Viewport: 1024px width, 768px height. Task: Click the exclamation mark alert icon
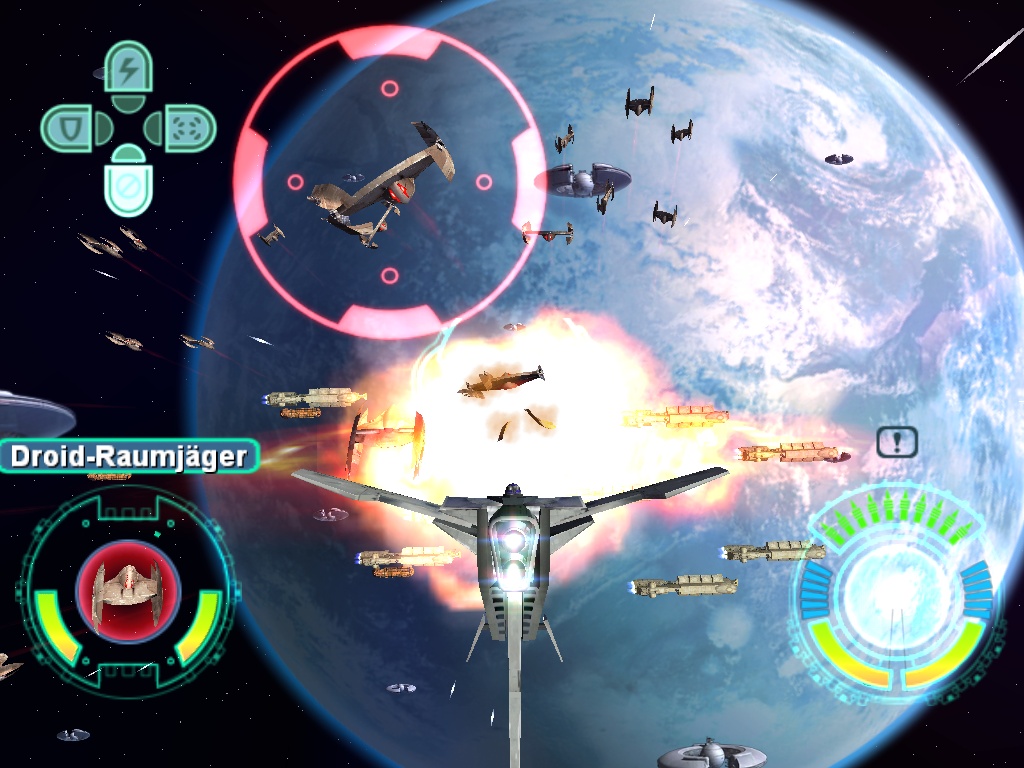[x=896, y=441]
